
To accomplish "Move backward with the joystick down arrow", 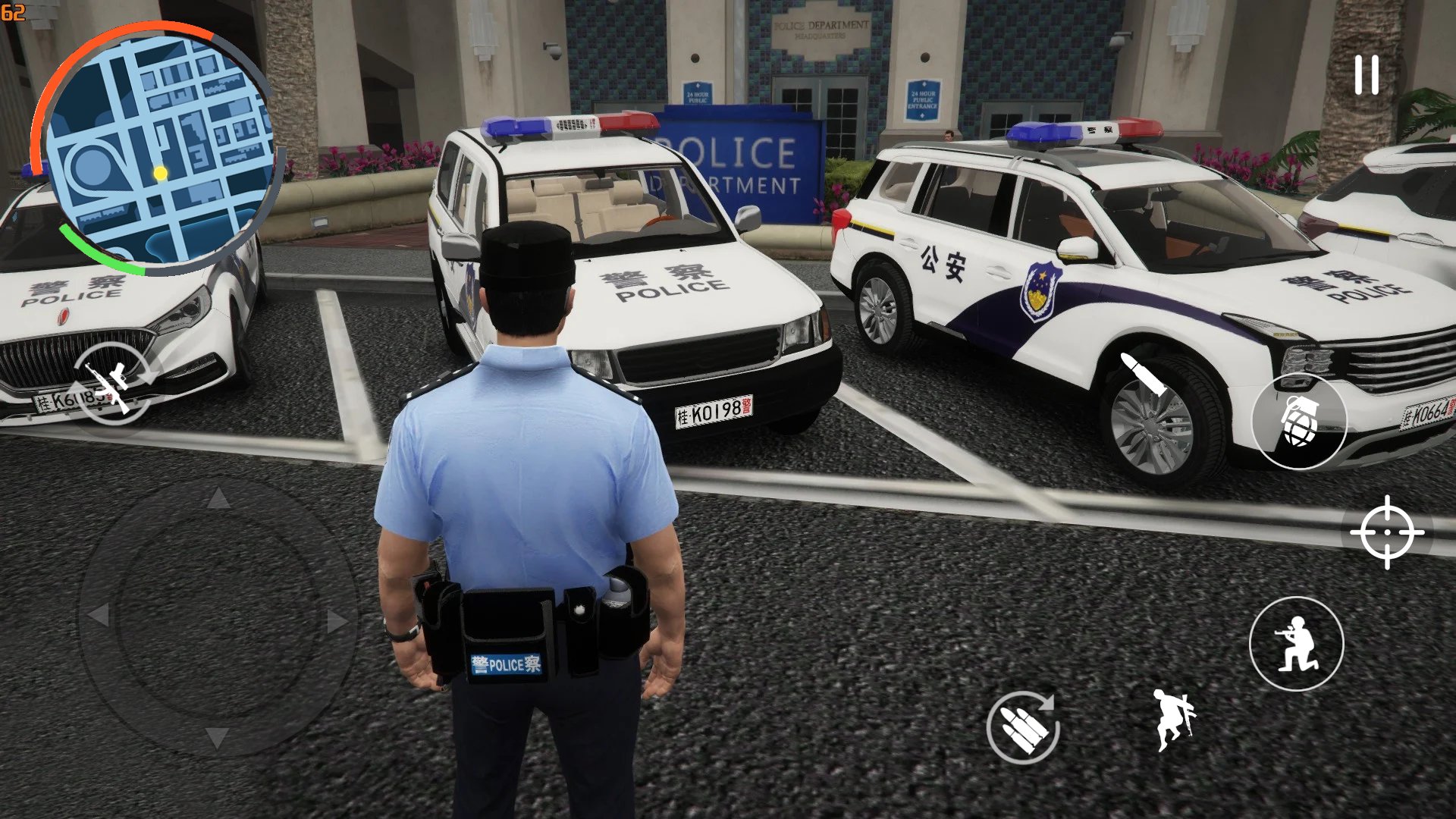I will coord(217,737).
